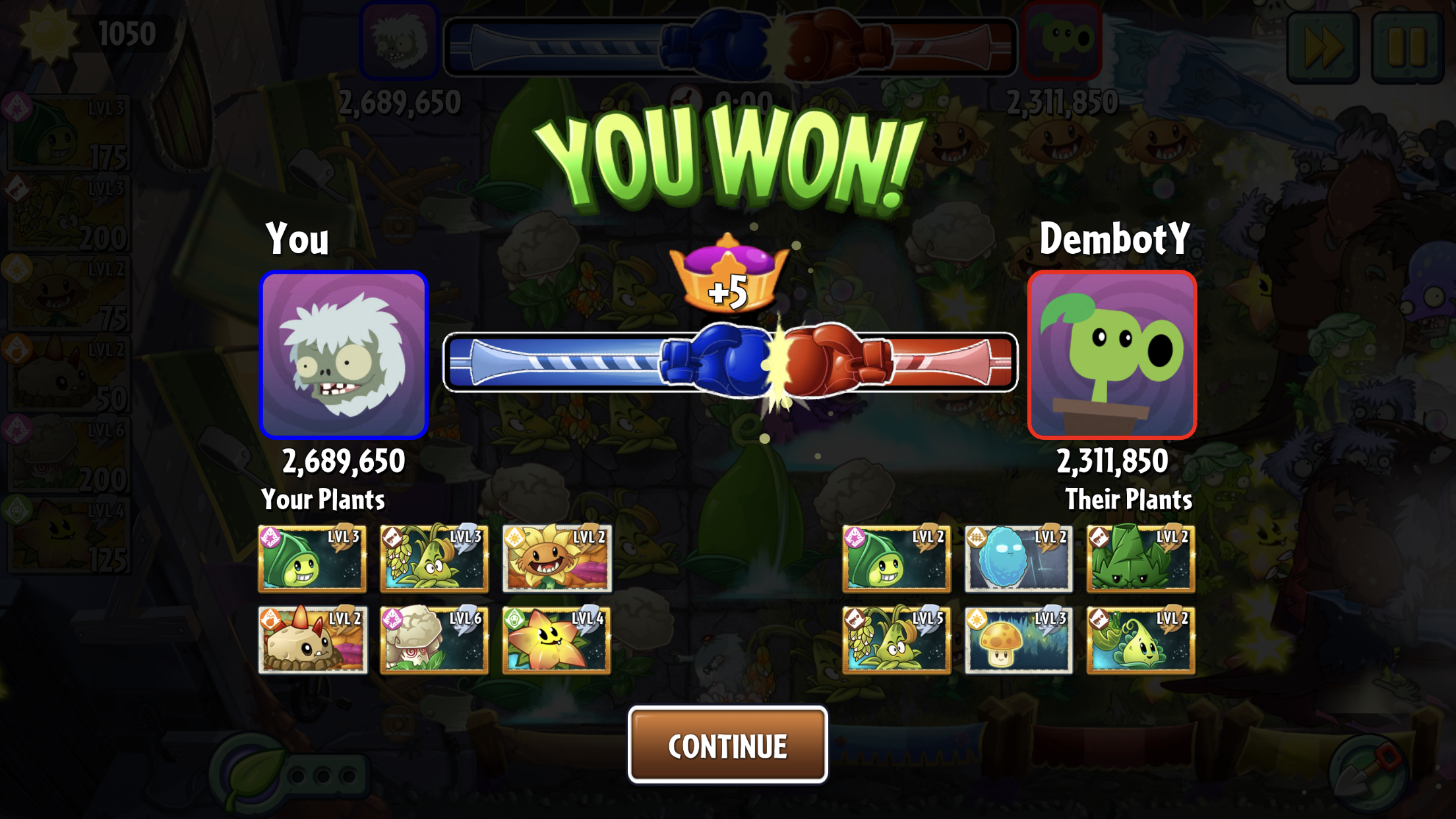
Task: View their LVL 3 orange mushroom card
Action: coord(1018,640)
